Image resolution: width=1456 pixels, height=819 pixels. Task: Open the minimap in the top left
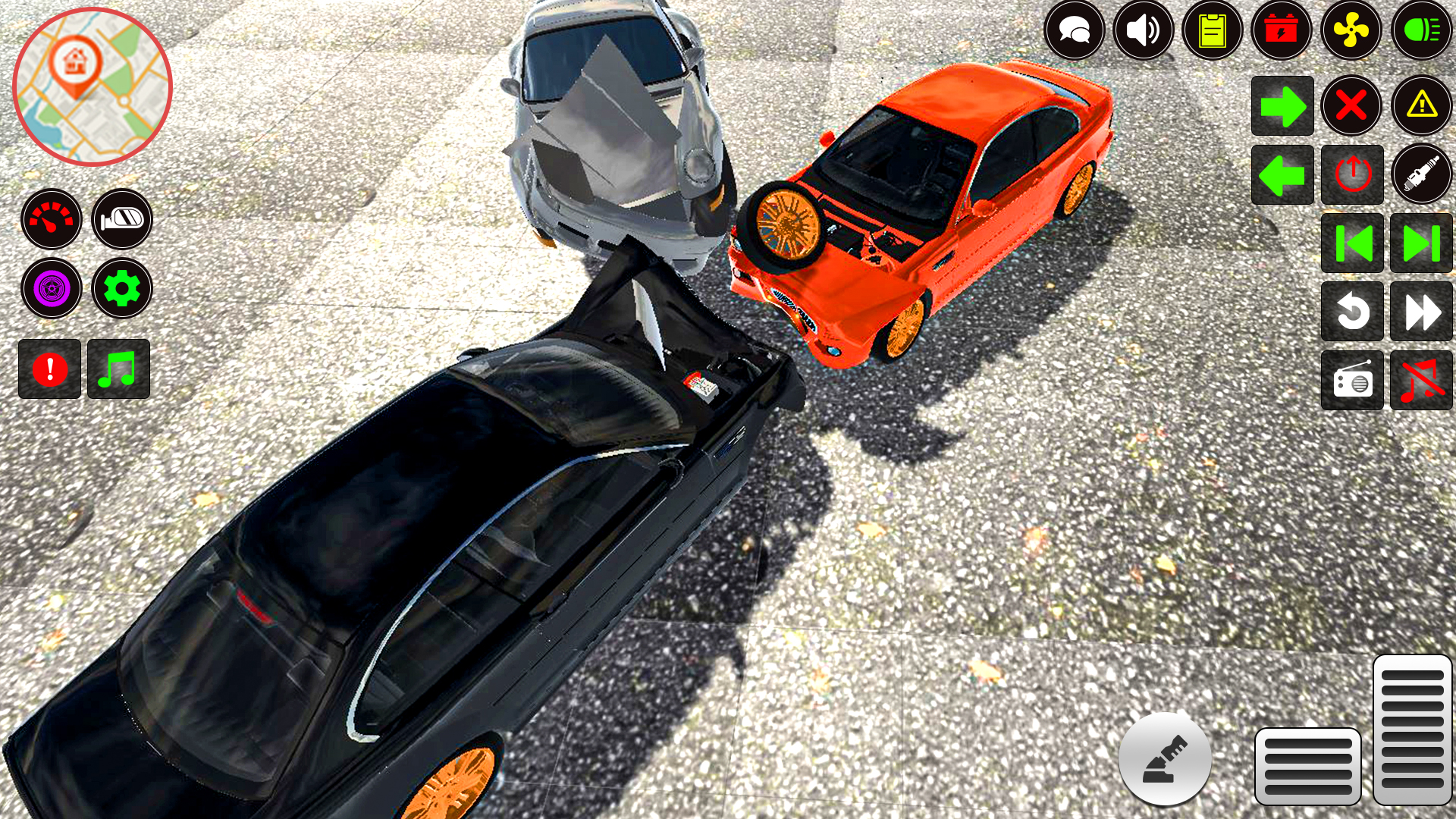click(x=91, y=85)
